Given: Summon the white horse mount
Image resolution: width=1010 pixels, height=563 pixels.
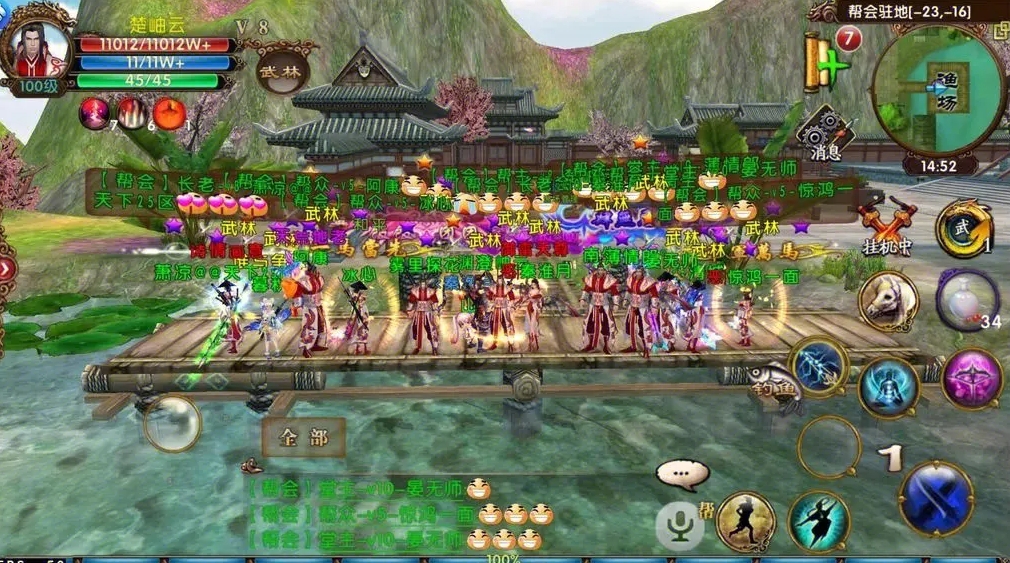Looking at the screenshot, I should (x=888, y=301).
